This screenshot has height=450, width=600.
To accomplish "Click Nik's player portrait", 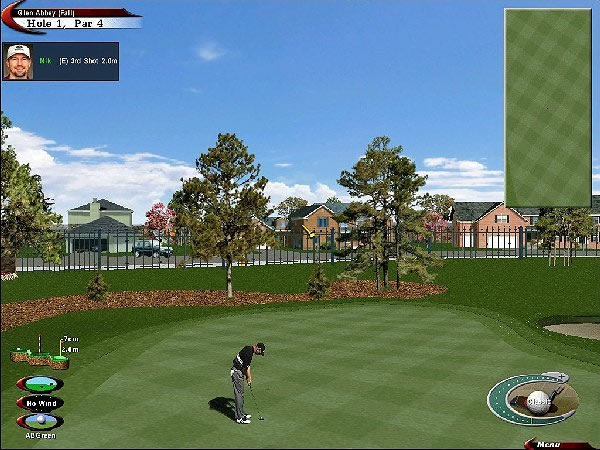I will click(x=18, y=61).
